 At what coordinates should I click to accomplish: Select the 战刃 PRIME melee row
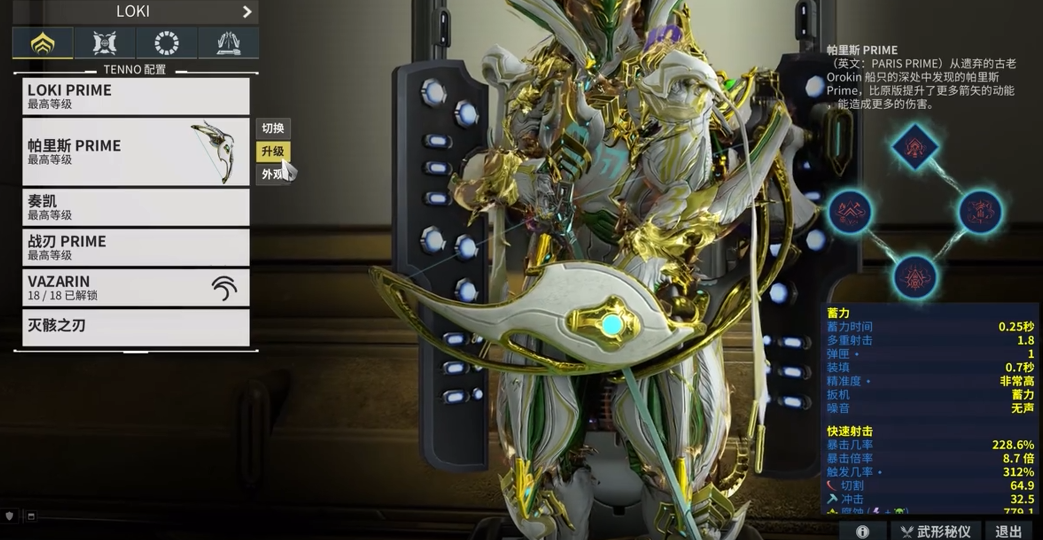[x=136, y=247]
